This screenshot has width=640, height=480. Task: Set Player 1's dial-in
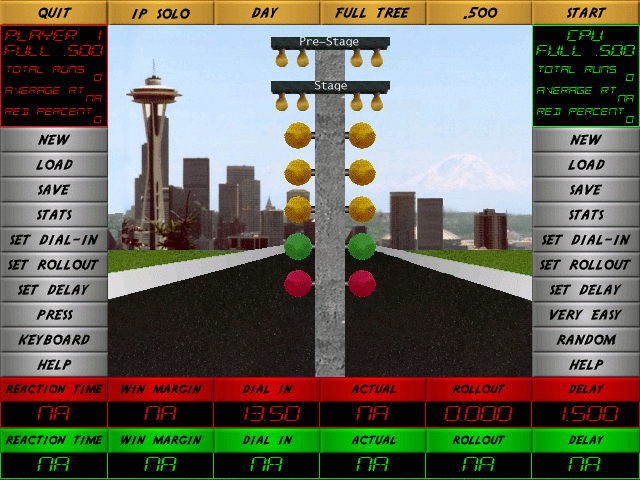coord(54,240)
